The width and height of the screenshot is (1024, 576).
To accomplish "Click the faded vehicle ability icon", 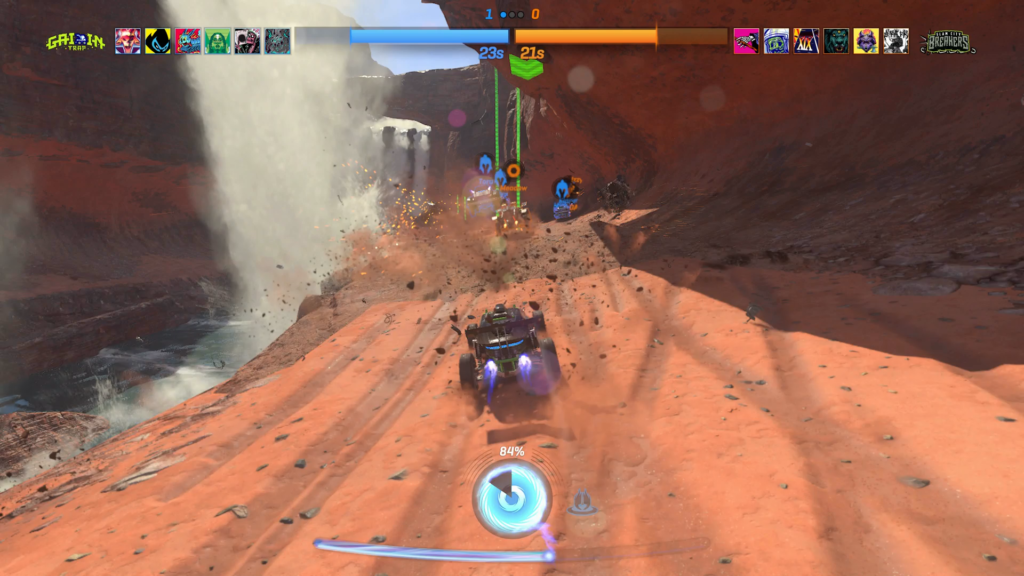I will coord(582,503).
